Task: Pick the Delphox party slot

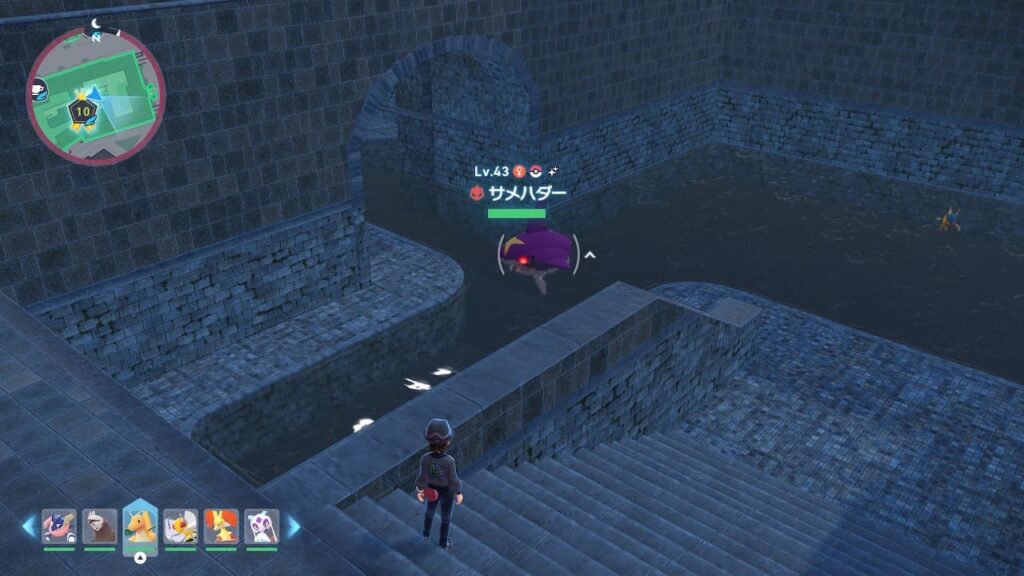Action: point(221,526)
